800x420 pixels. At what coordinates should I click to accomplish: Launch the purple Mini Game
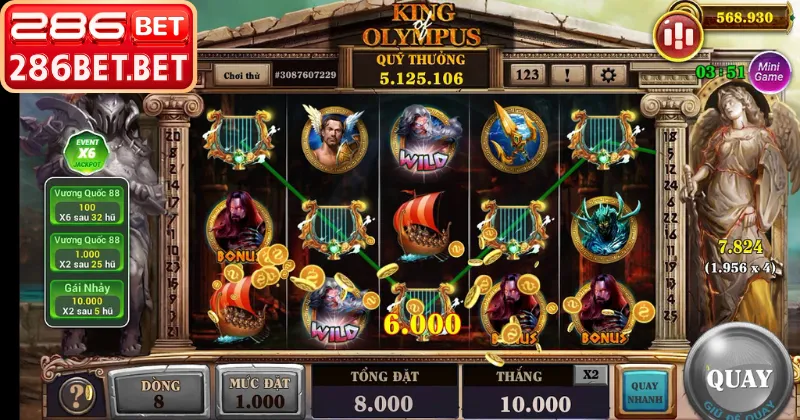(x=769, y=72)
